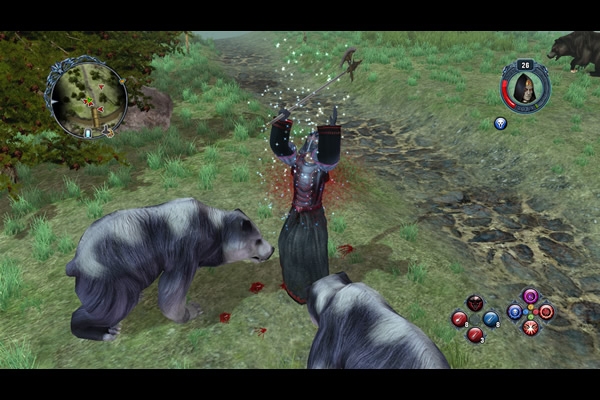Select the blue skull buff icon under the portrait
The image size is (600, 400).
[501, 124]
